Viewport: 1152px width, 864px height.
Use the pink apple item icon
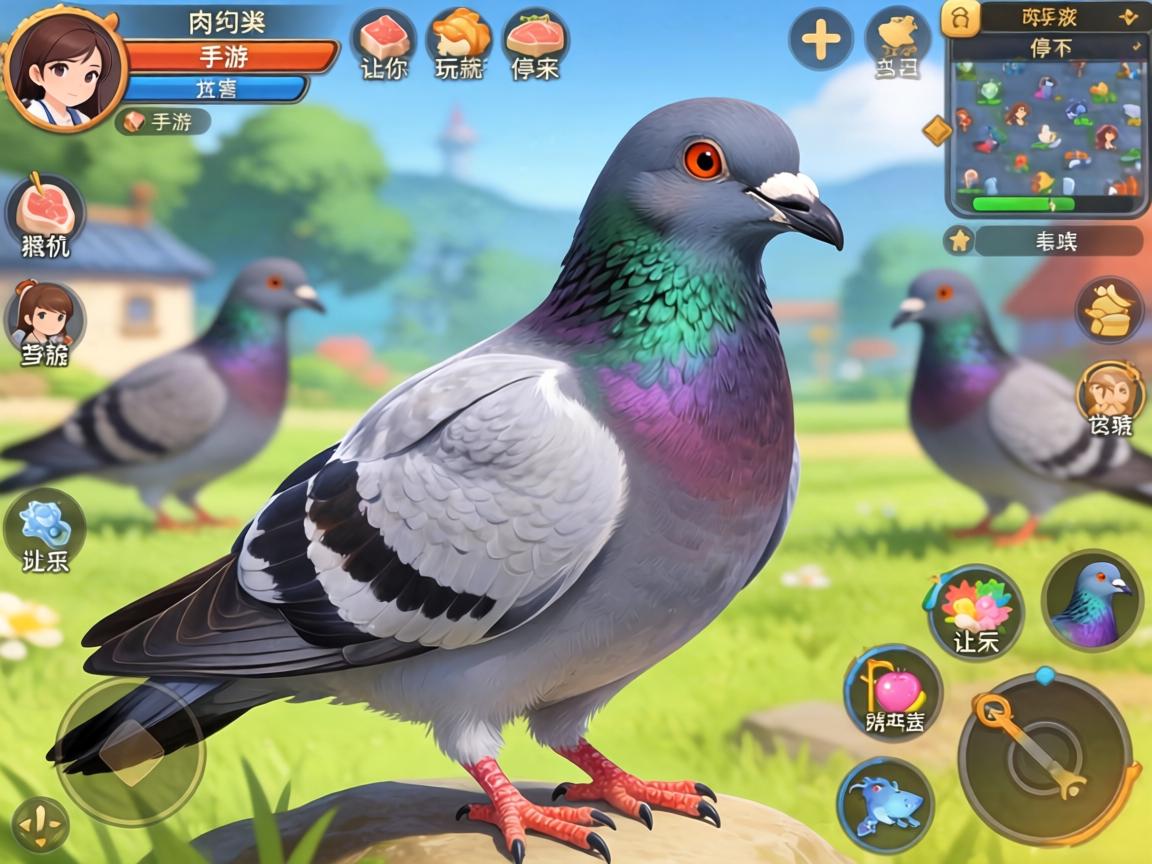click(x=893, y=691)
